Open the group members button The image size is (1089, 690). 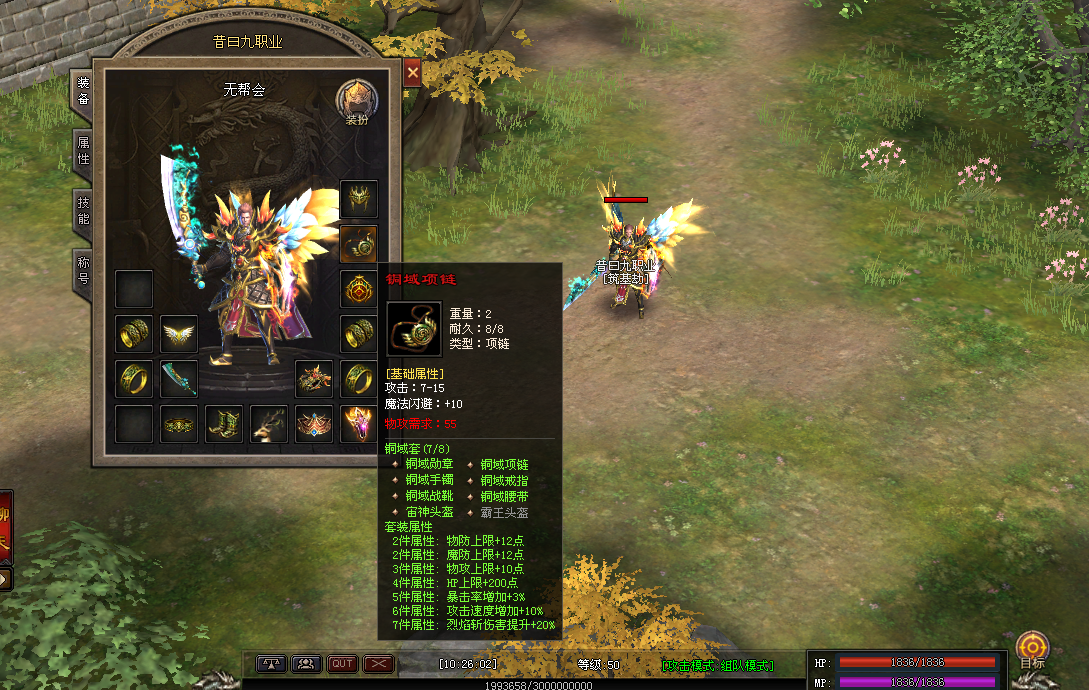[x=307, y=663]
